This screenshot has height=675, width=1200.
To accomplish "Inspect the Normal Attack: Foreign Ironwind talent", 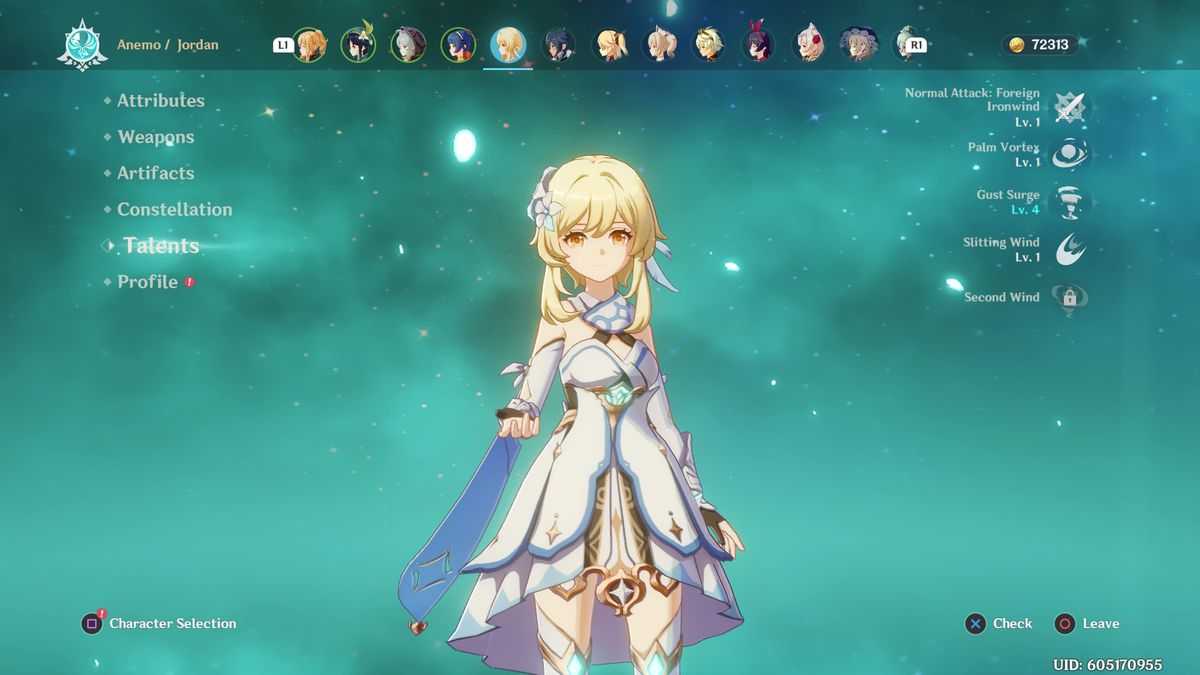I will pyautogui.click(x=1070, y=107).
